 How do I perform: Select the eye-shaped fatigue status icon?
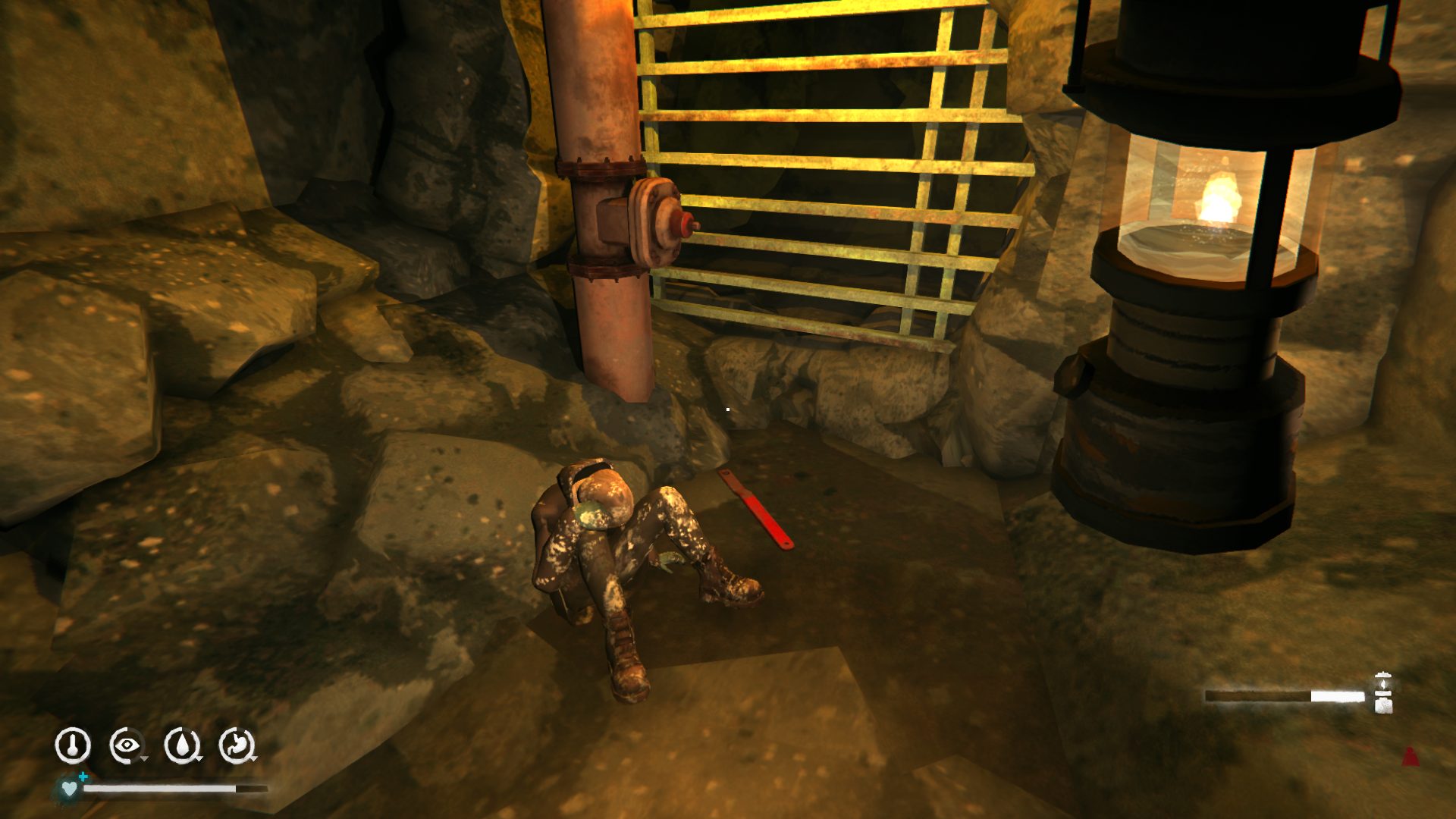coord(126,745)
